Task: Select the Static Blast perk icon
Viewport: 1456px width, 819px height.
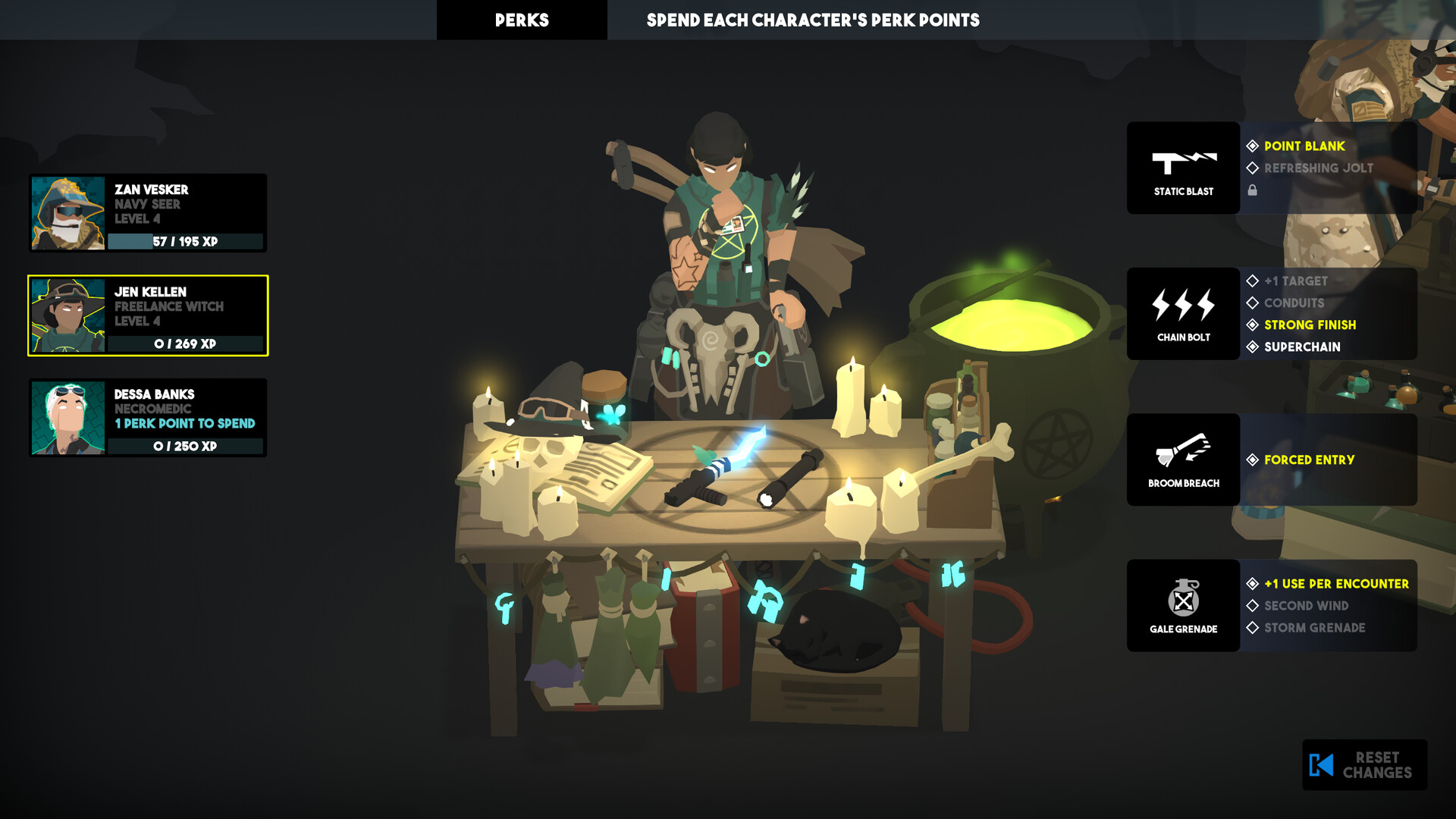Action: [x=1183, y=167]
